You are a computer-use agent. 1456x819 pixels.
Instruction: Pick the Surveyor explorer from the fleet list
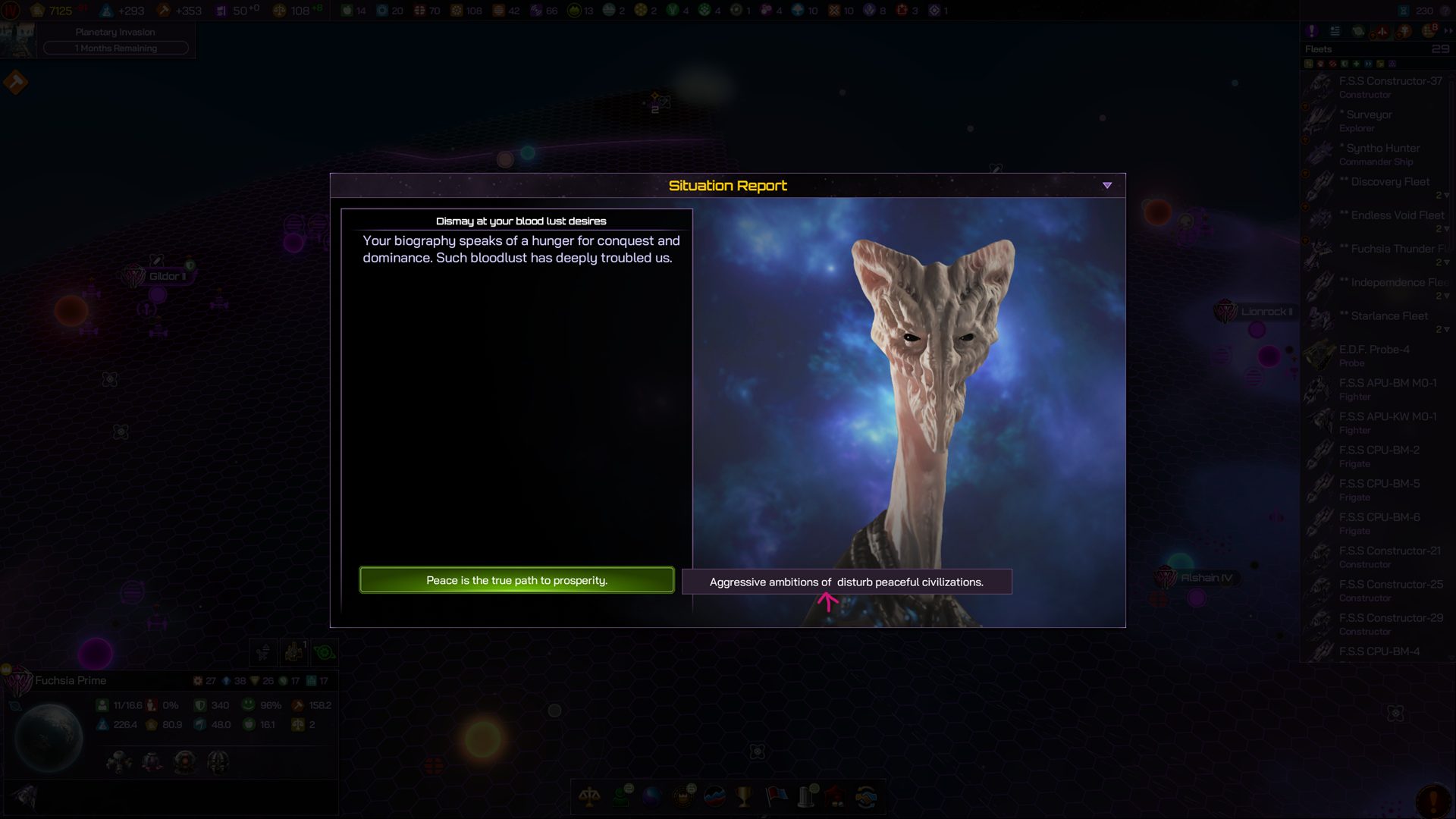click(1378, 121)
